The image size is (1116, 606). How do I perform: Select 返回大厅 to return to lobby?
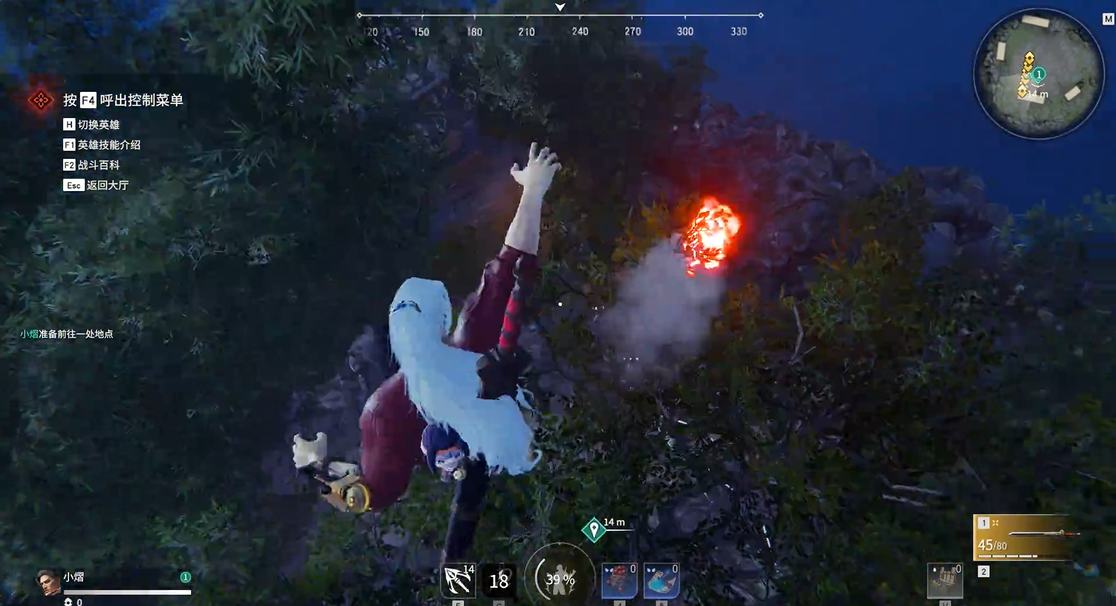pyautogui.click(x=107, y=185)
